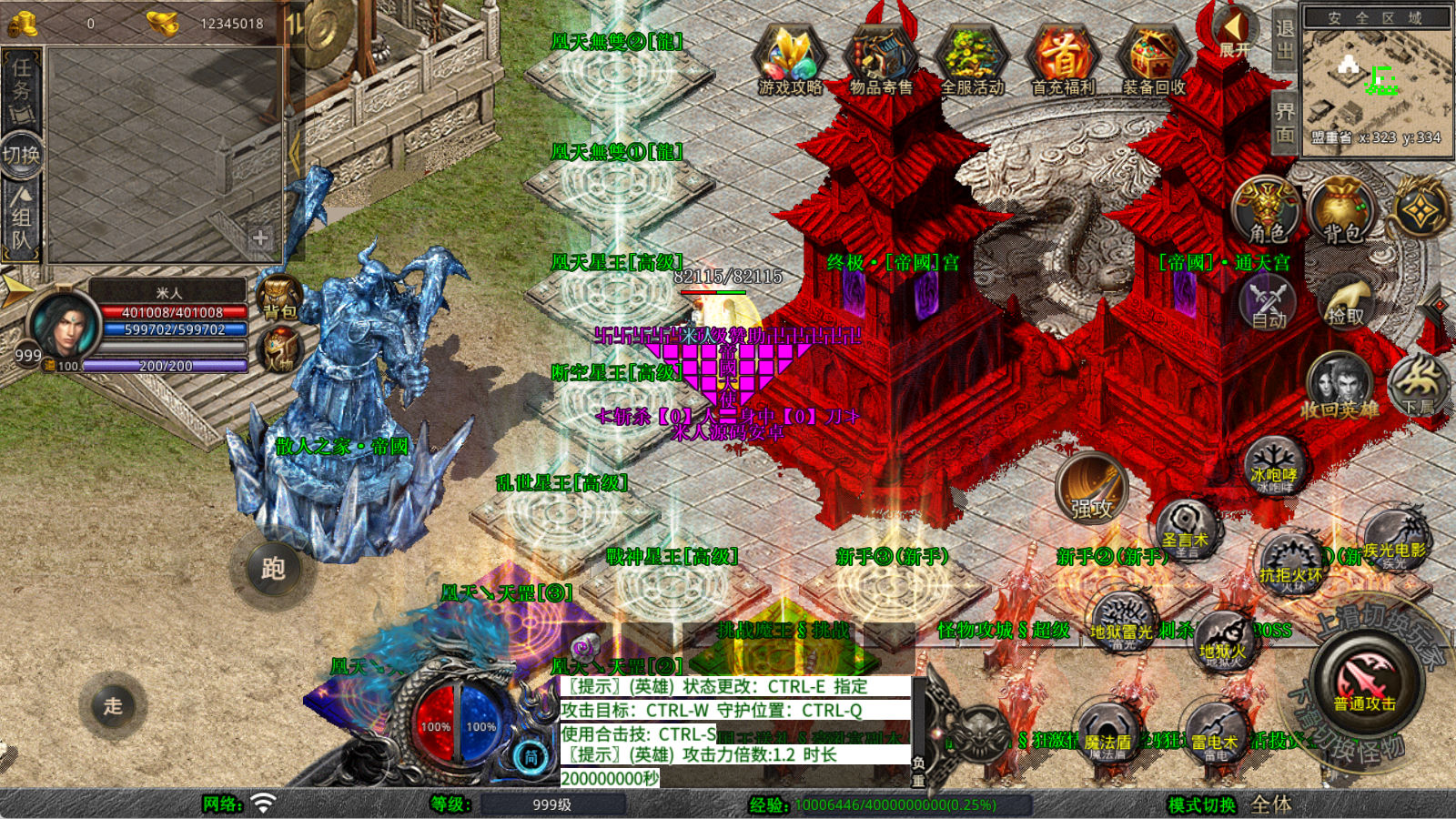
Task: Open the 首充福利 first-recharge rewards
Action: 1062,60
